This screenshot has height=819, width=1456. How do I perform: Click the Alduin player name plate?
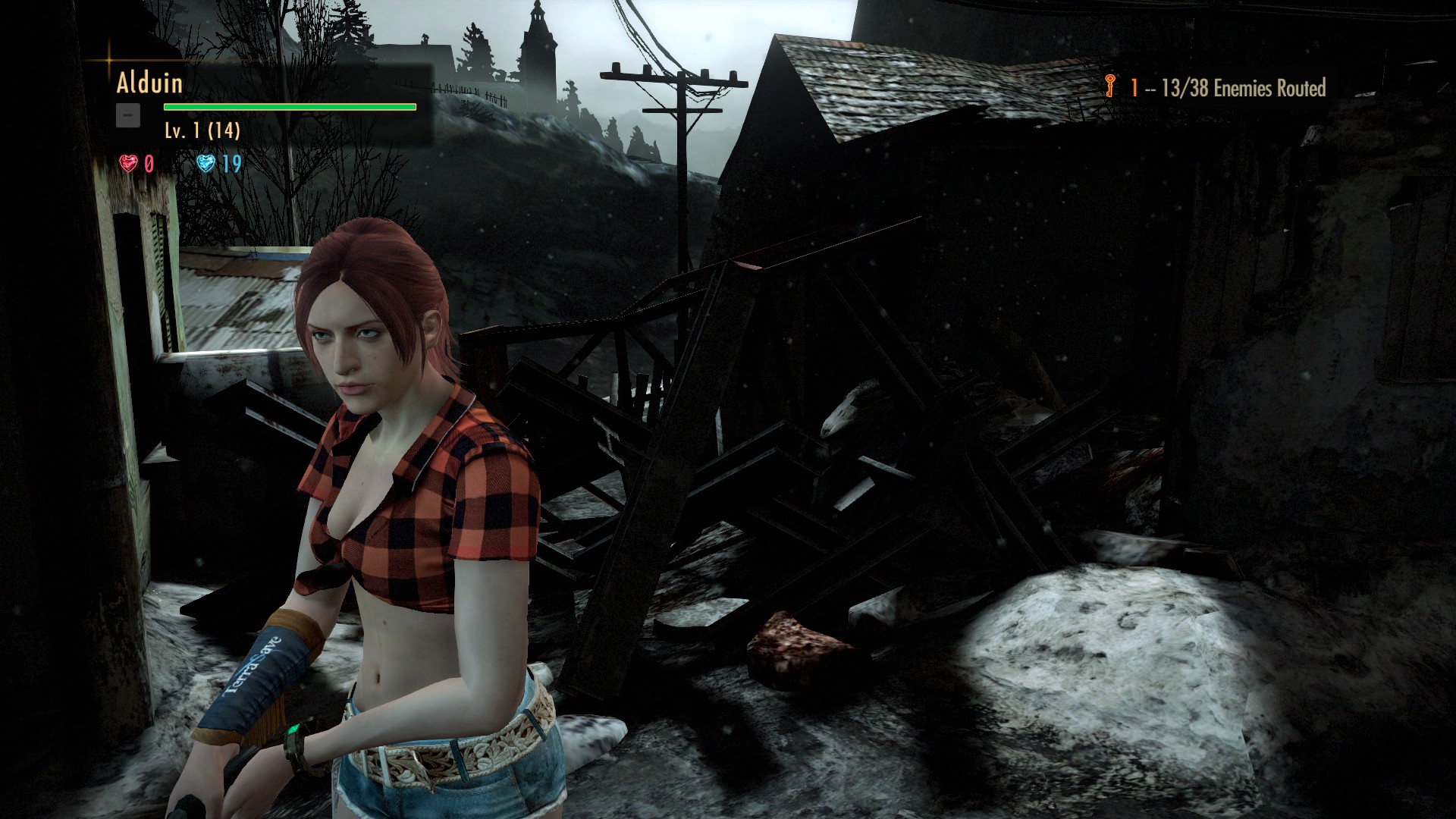pos(149,83)
